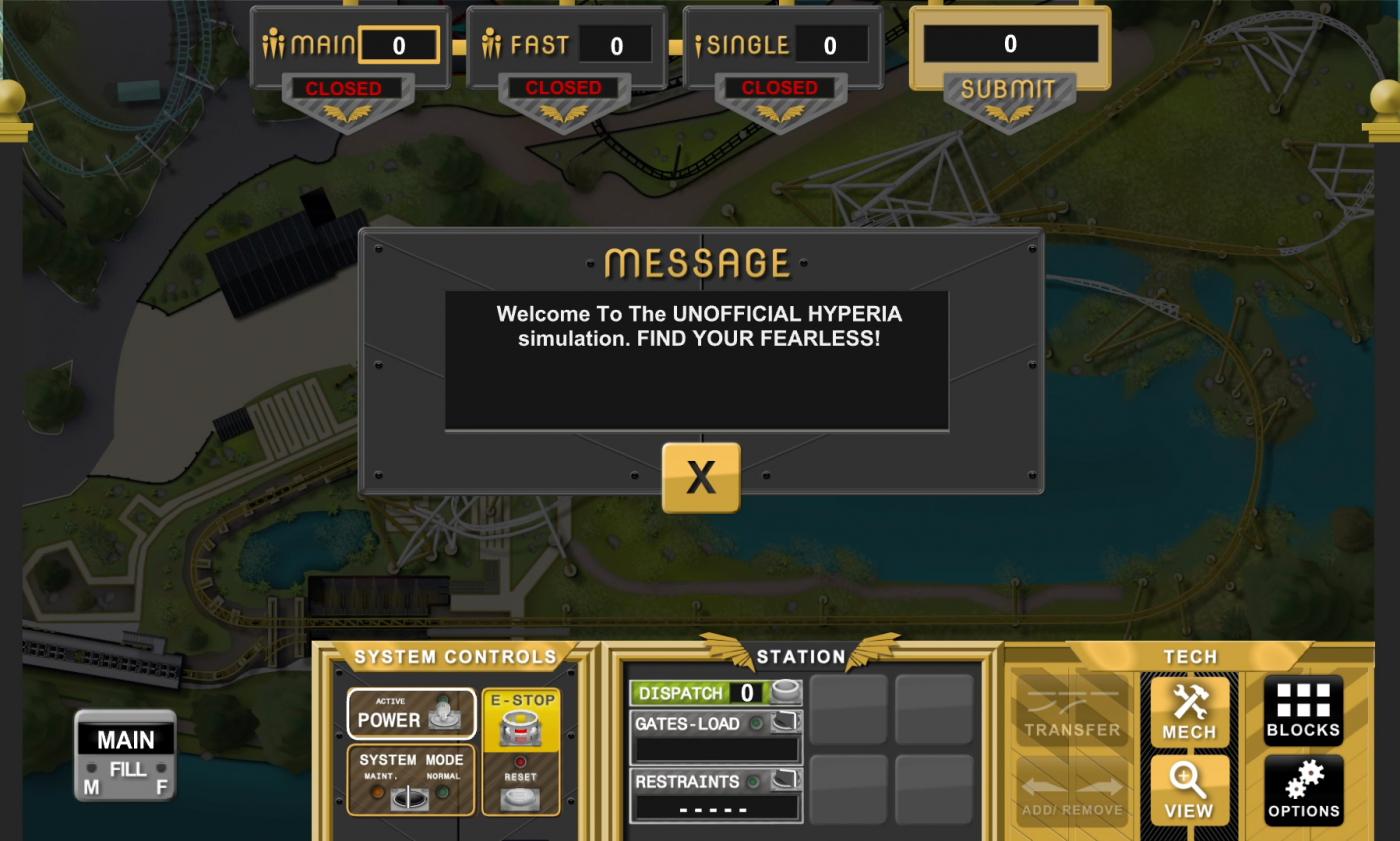This screenshot has width=1400, height=841.
Task: Submit the score with the Submit button
Action: click(1009, 90)
